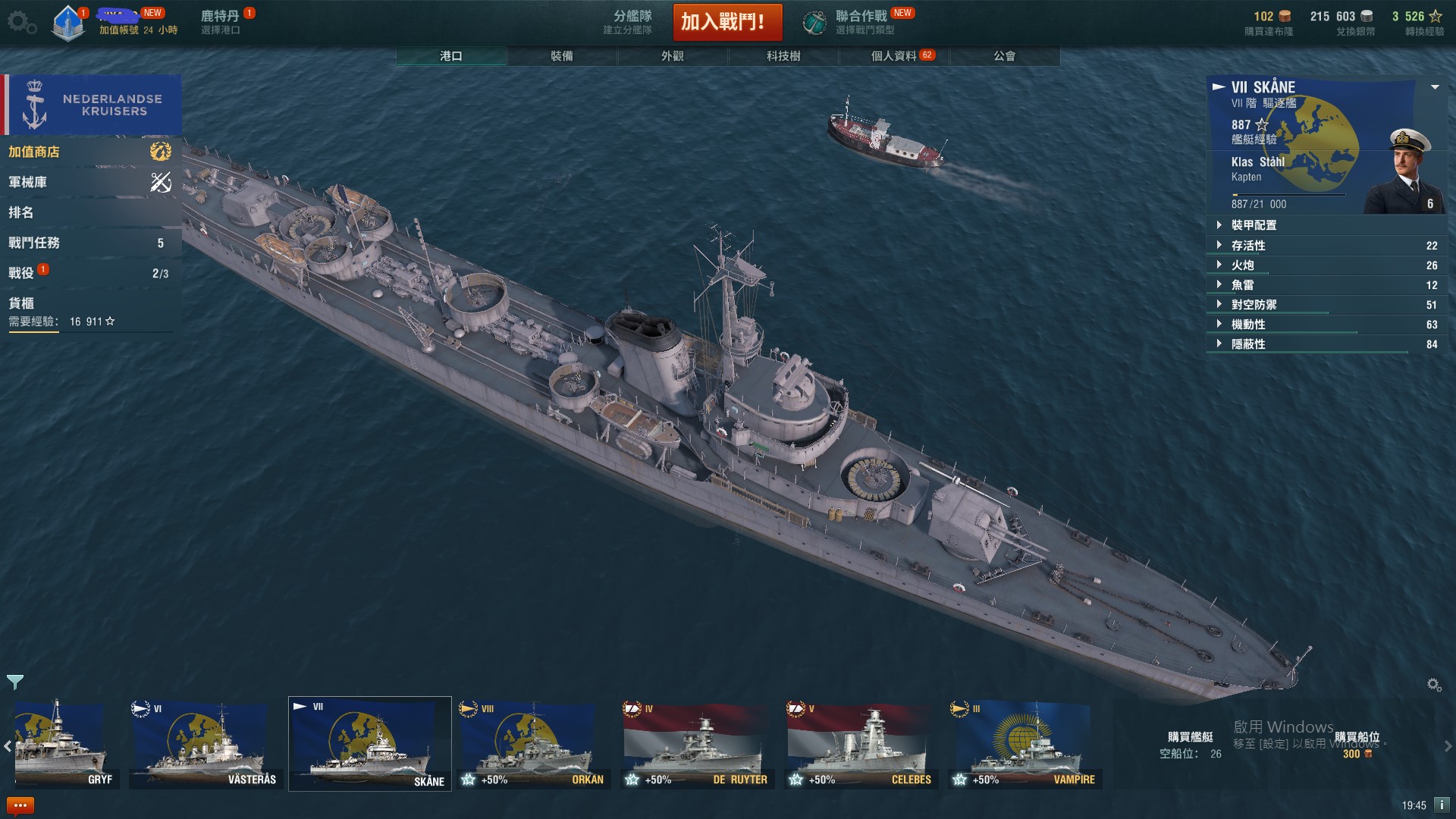Open the 個人資料 profile tab
The image size is (1456, 819).
894,56
